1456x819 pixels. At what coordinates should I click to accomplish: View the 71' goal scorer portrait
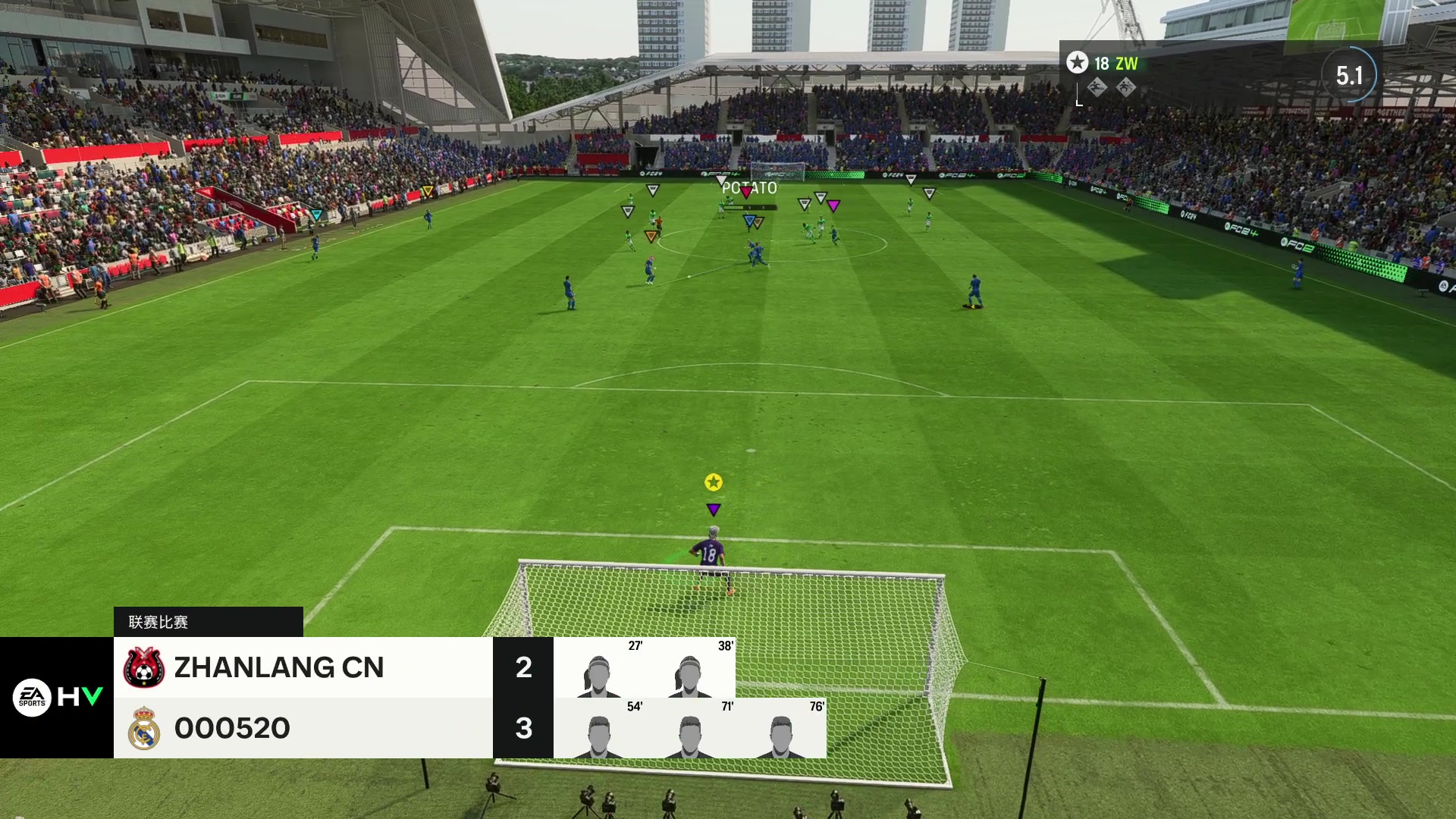point(690,736)
